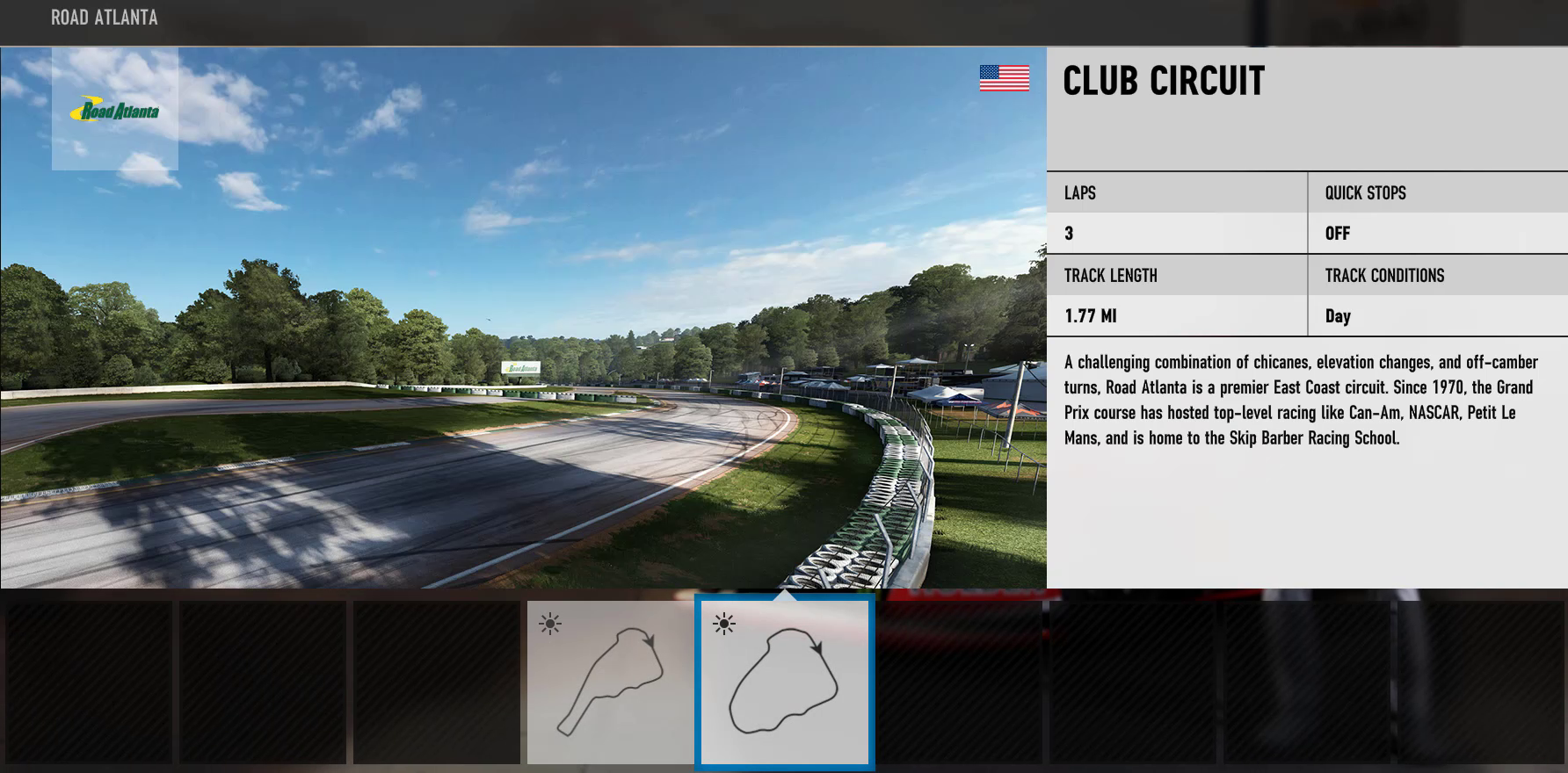The height and width of the screenshot is (773, 1568).
Task: Click the Club Circuit map outline
Action: pyautogui.click(x=785, y=685)
